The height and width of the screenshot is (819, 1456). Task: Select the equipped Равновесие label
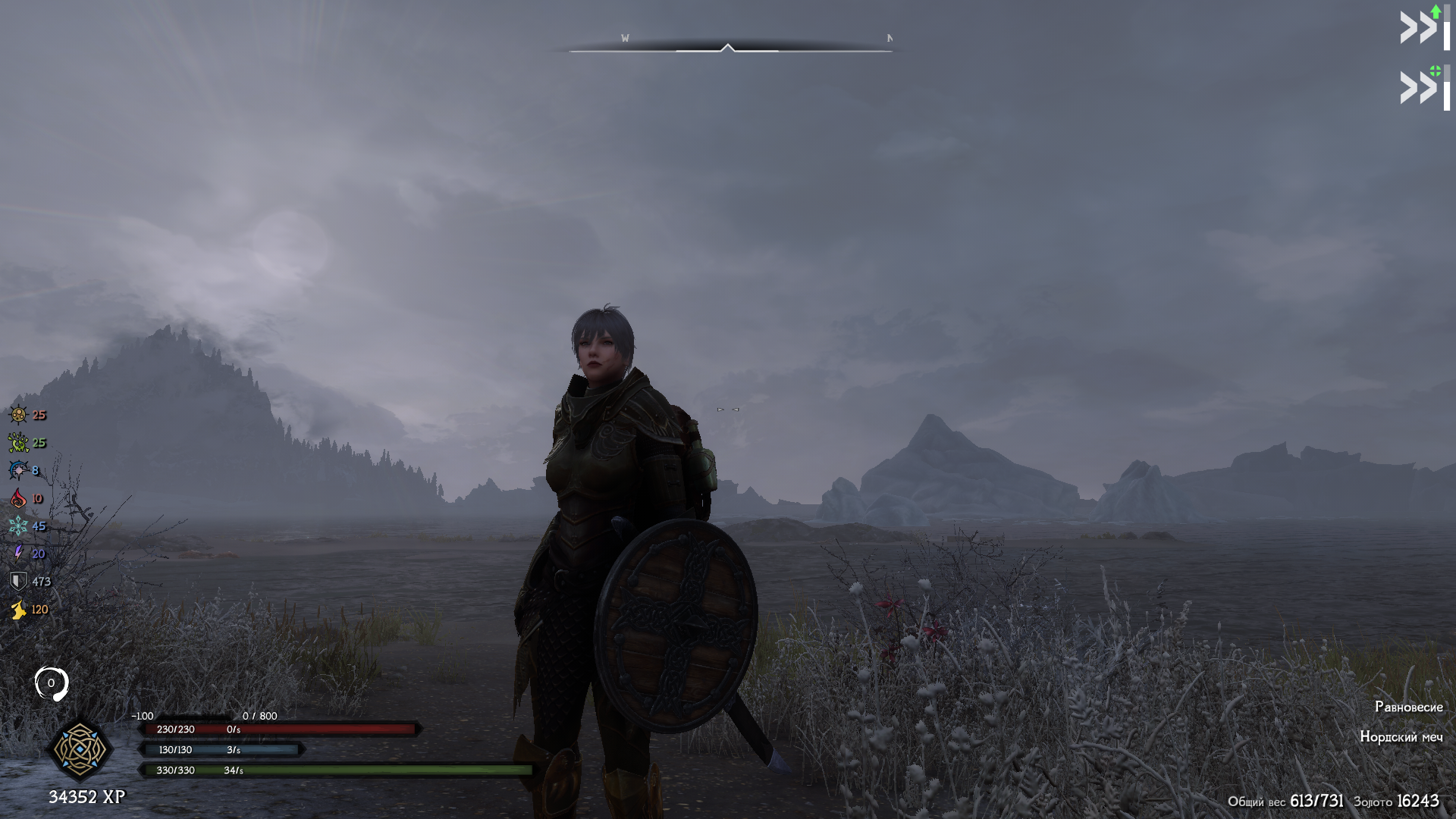coord(1408,707)
